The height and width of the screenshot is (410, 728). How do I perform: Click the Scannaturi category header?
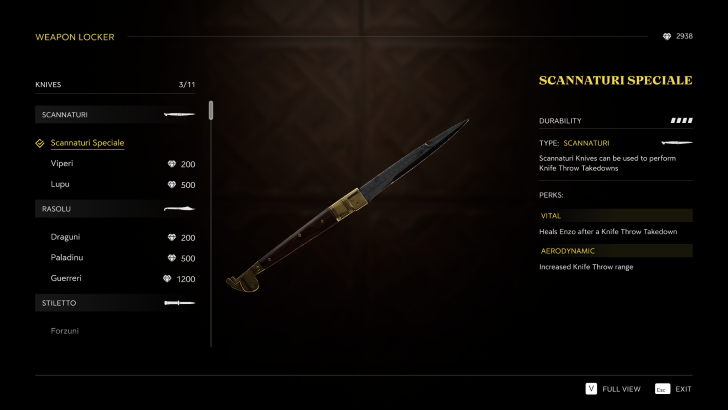coord(117,115)
